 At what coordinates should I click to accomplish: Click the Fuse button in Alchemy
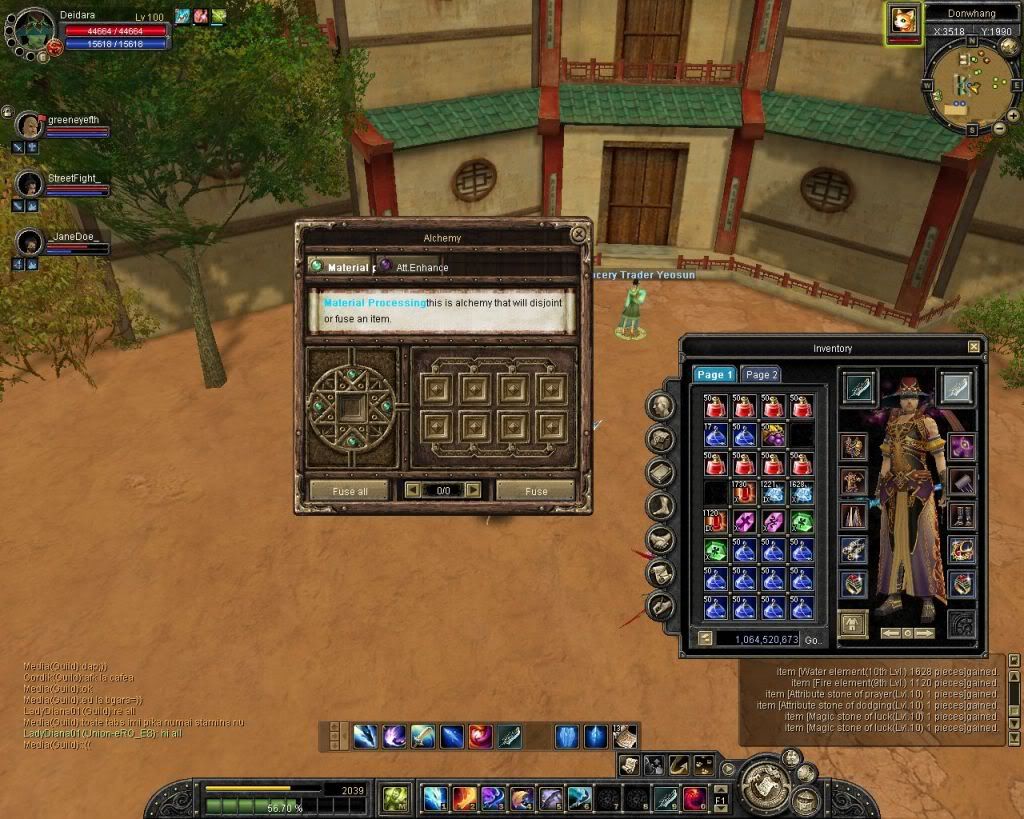[x=536, y=491]
